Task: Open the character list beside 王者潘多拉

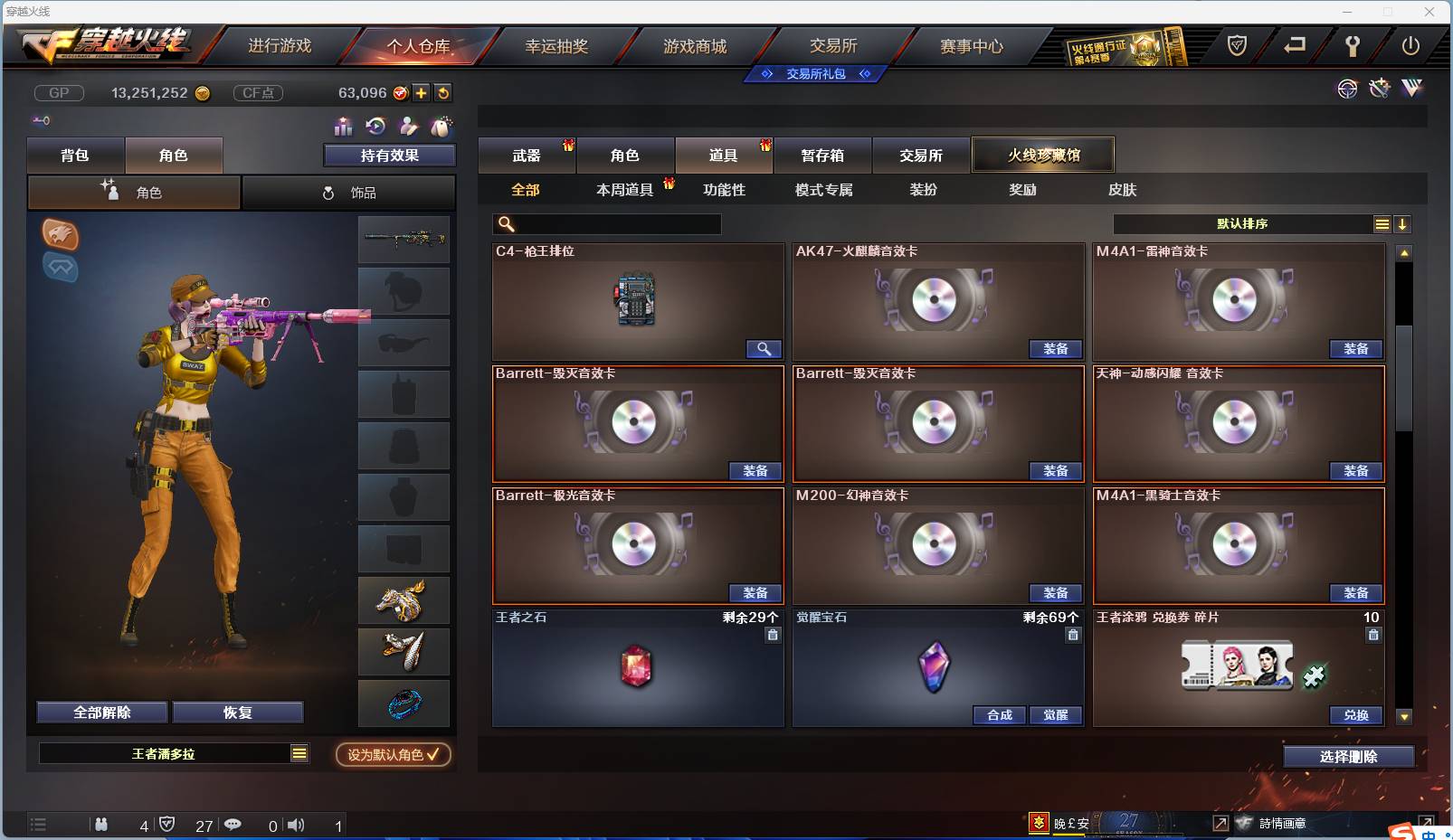Action: pos(299,752)
